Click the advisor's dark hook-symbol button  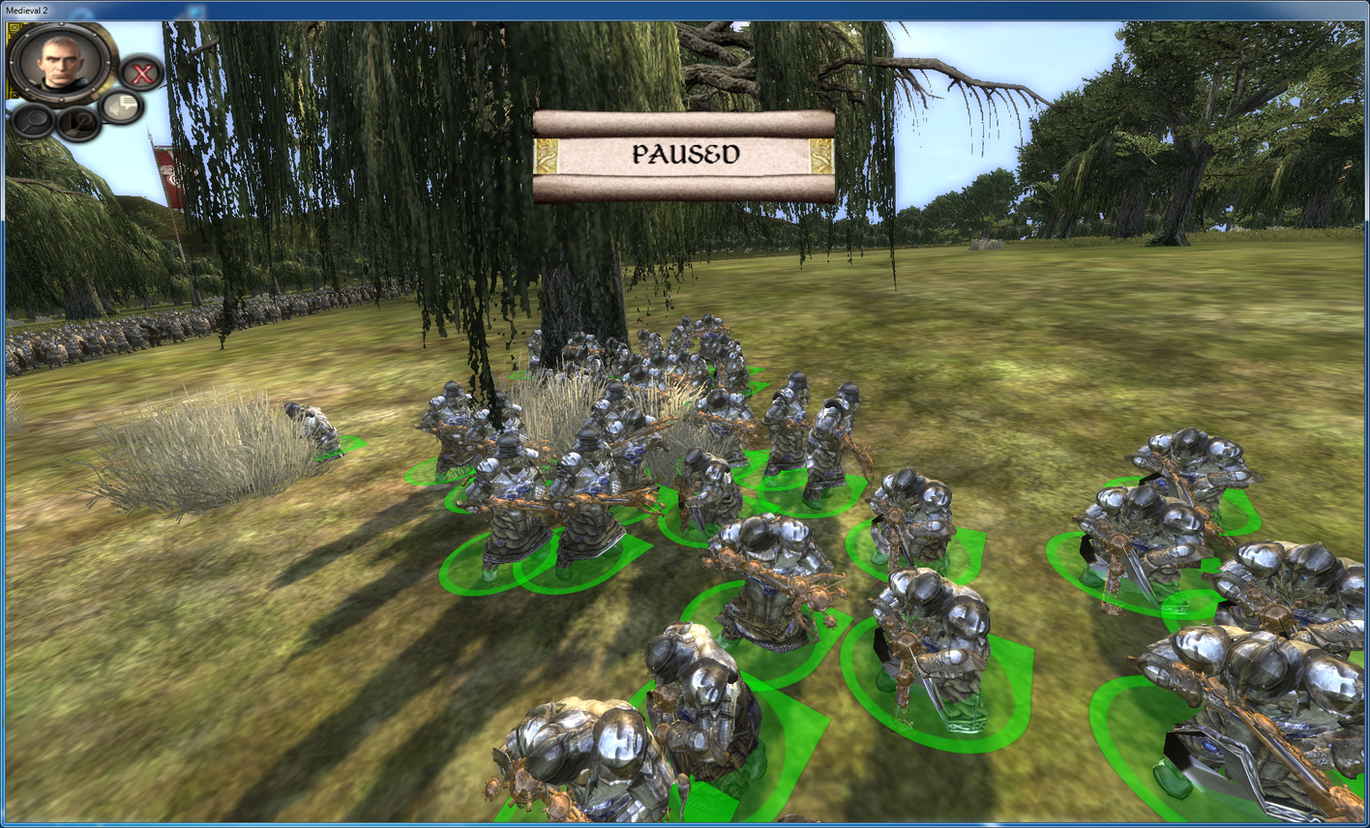tap(78, 124)
